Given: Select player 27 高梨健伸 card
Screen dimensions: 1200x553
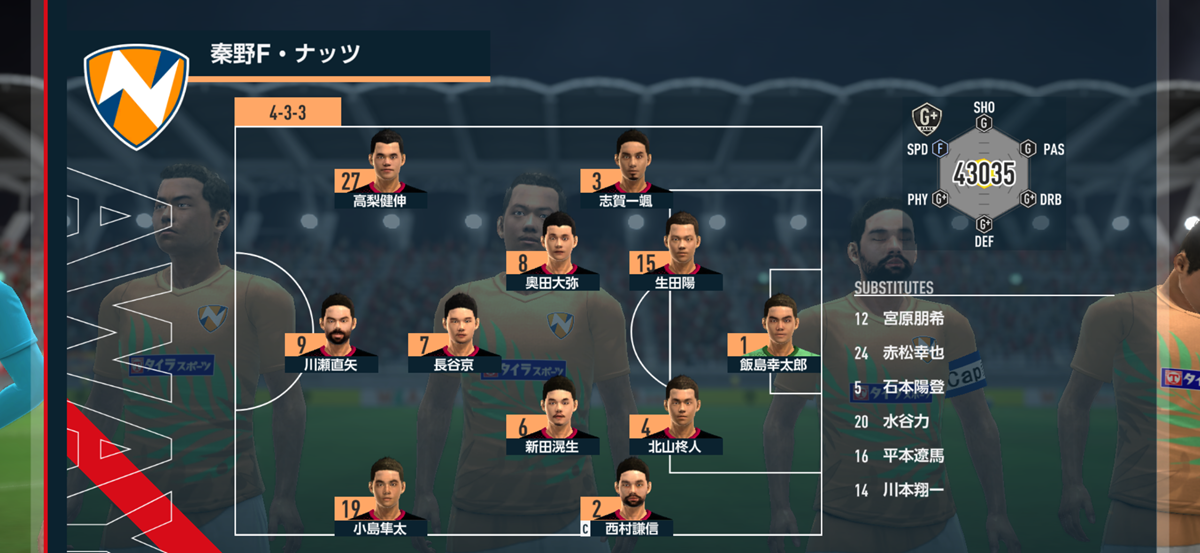Looking at the screenshot, I should pos(381,171).
